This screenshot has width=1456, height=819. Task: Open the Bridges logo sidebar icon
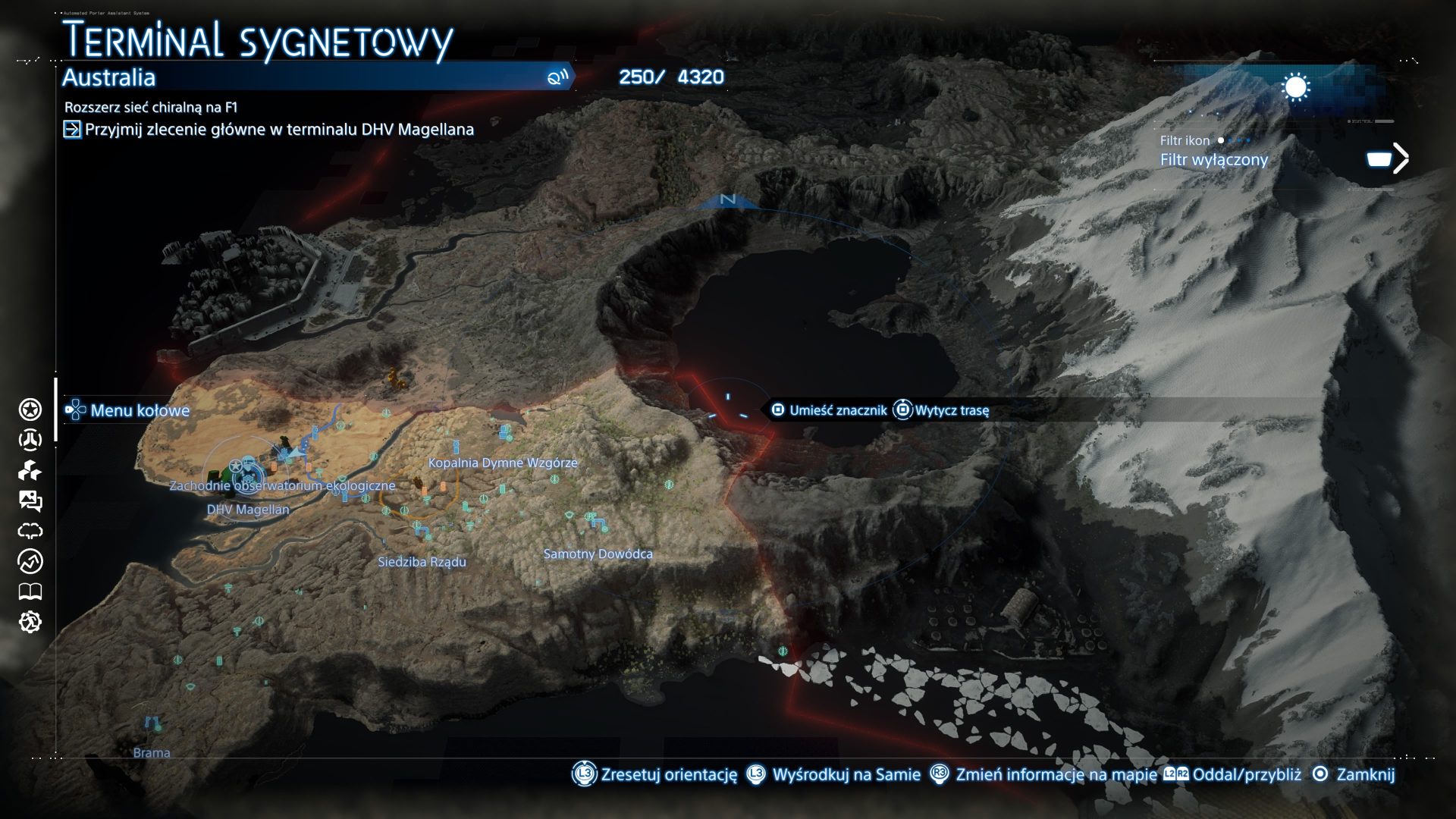tap(30, 440)
